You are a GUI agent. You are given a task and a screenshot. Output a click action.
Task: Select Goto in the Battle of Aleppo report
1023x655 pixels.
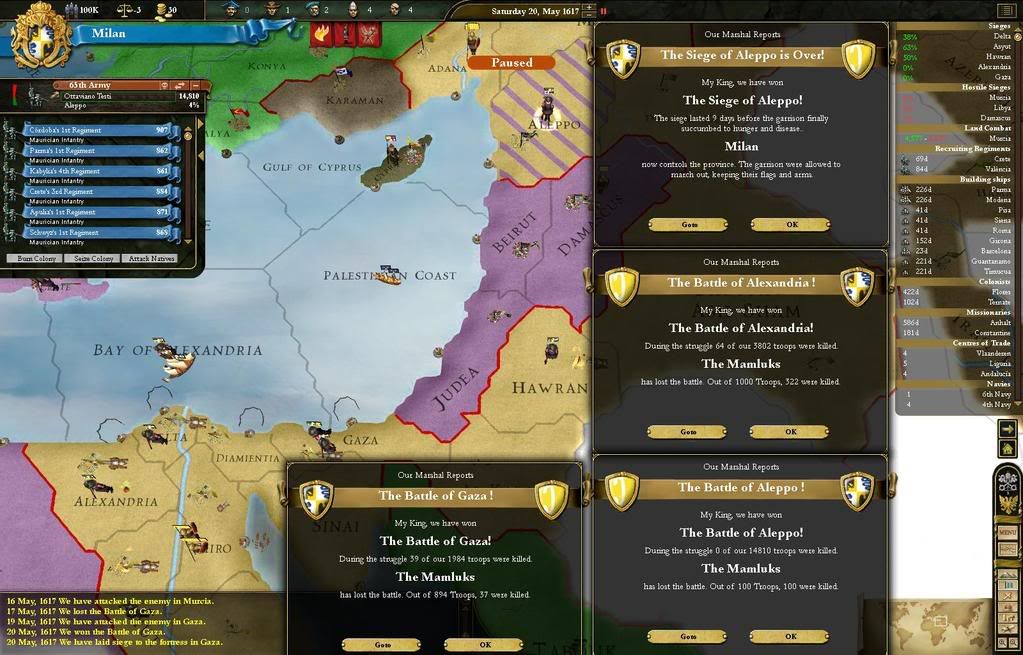688,636
